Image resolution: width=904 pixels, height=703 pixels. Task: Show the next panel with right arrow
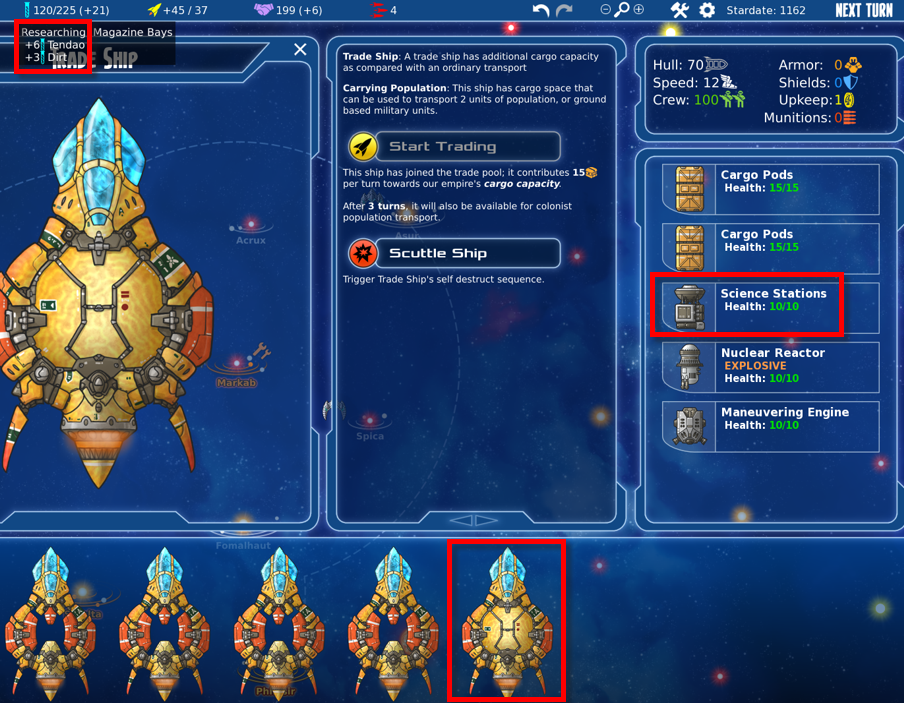[x=486, y=520]
